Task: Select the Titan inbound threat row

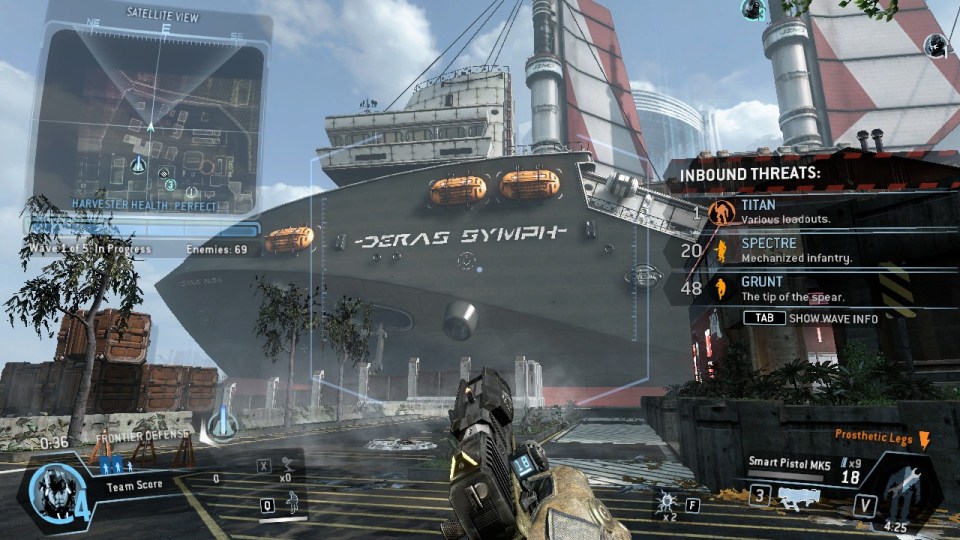Action: point(800,211)
